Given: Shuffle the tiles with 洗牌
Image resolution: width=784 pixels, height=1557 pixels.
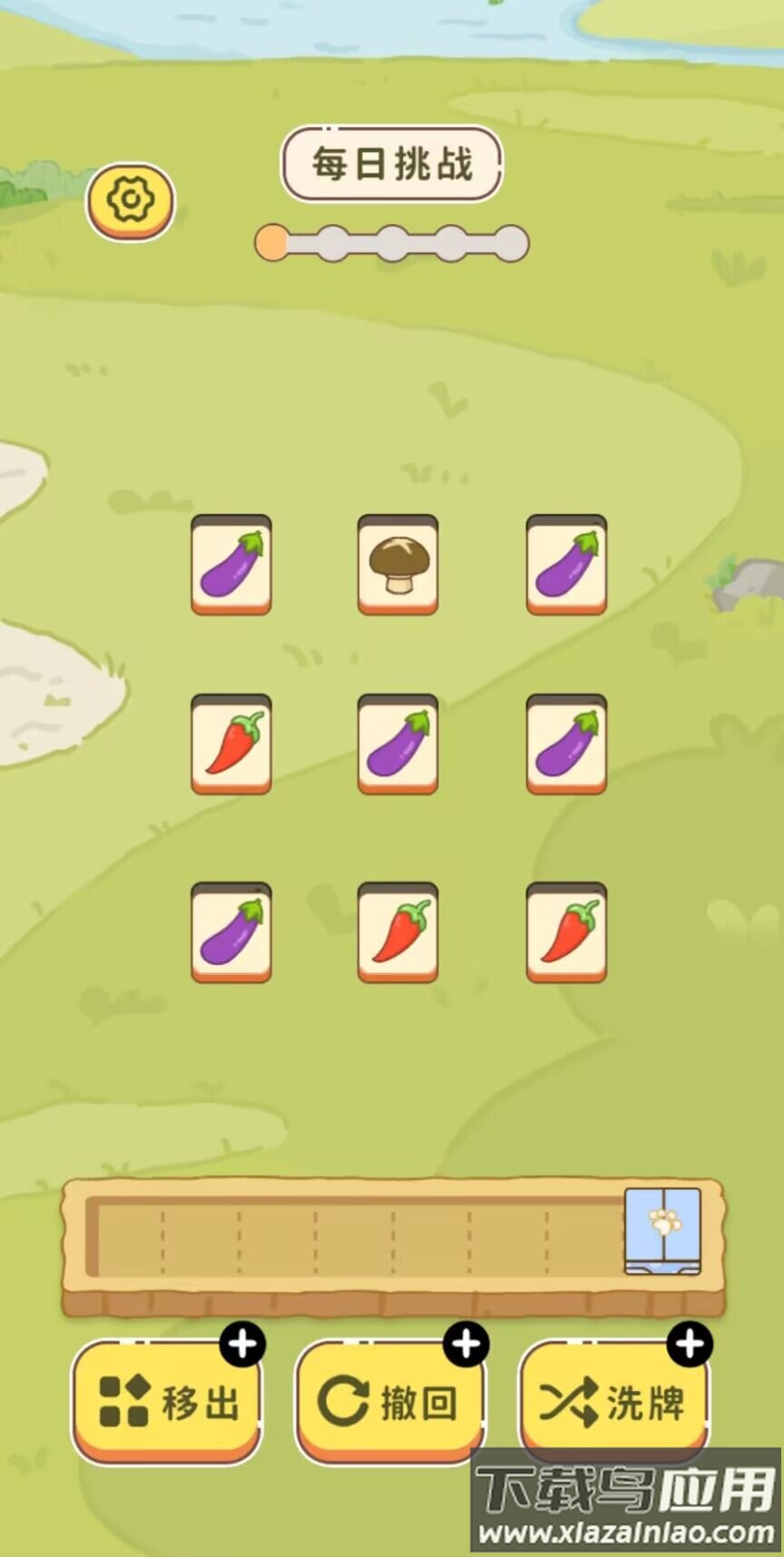Looking at the screenshot, I should coord(612,1403).
